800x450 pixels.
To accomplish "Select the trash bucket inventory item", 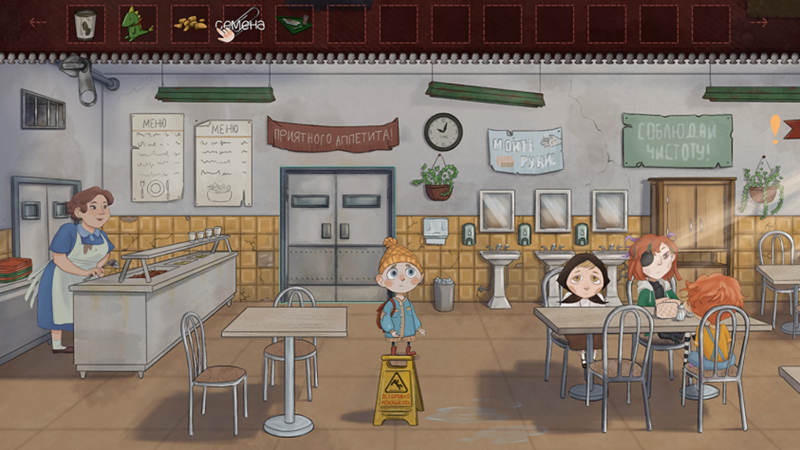I will click(86, 23).
